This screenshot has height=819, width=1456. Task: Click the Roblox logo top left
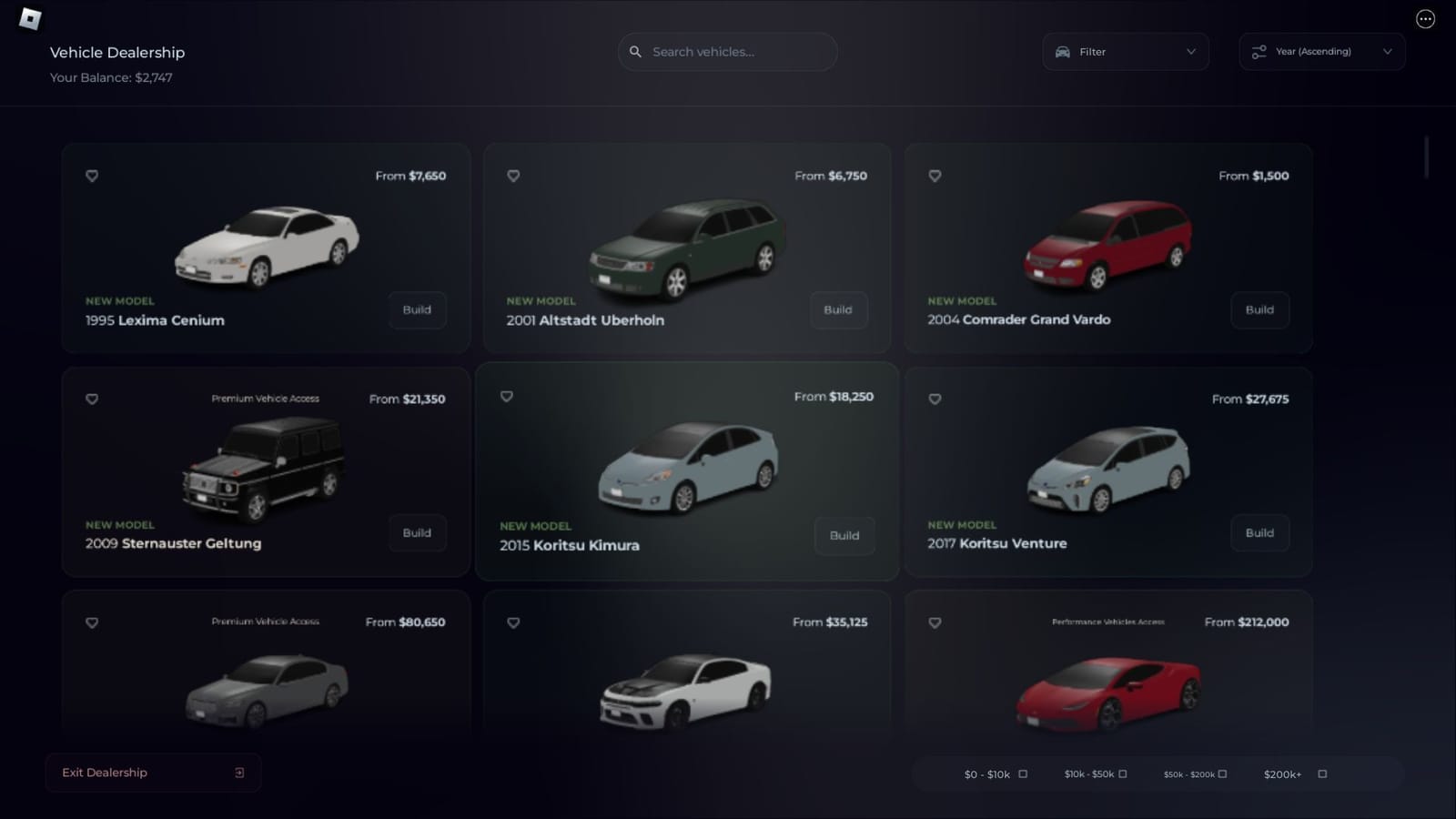point(30,20)
